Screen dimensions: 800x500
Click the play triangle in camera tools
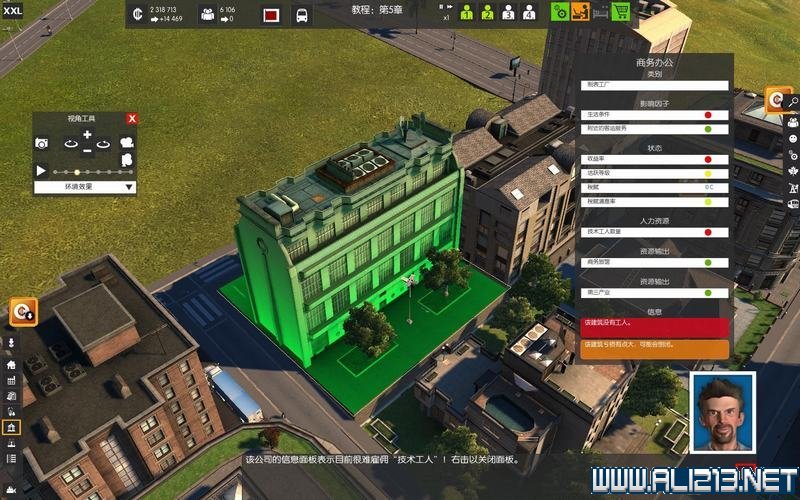coord(41,171)
